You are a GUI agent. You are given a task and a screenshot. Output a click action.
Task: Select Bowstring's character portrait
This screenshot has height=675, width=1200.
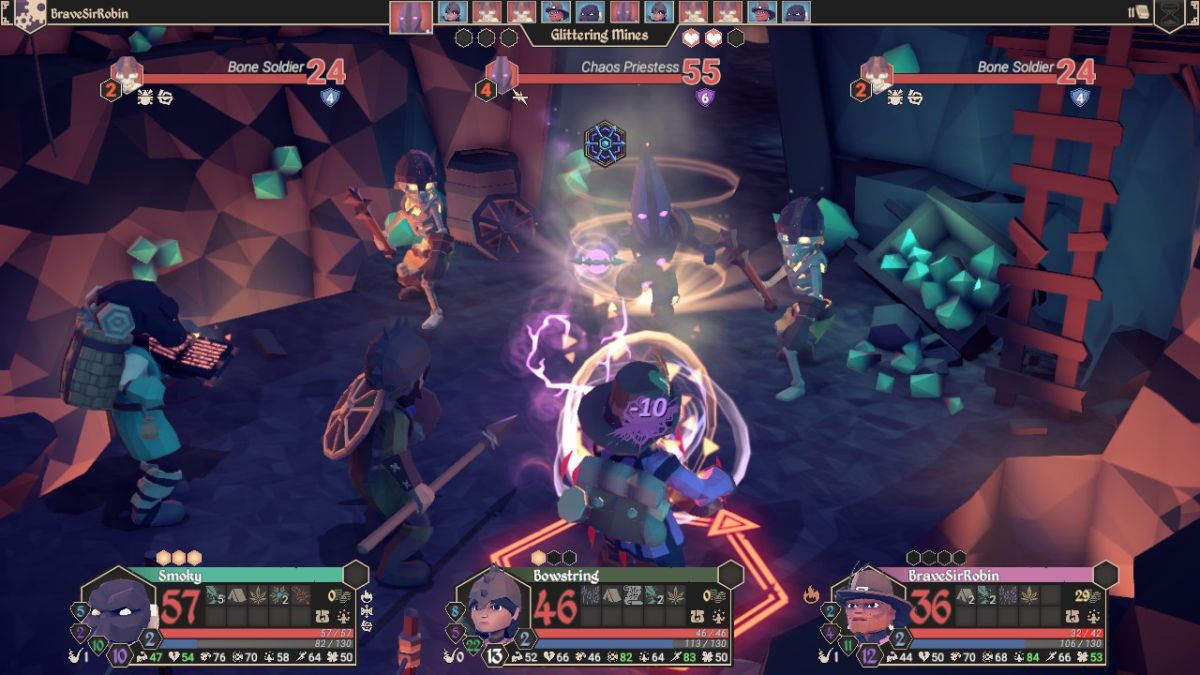(x=494, y=610)
